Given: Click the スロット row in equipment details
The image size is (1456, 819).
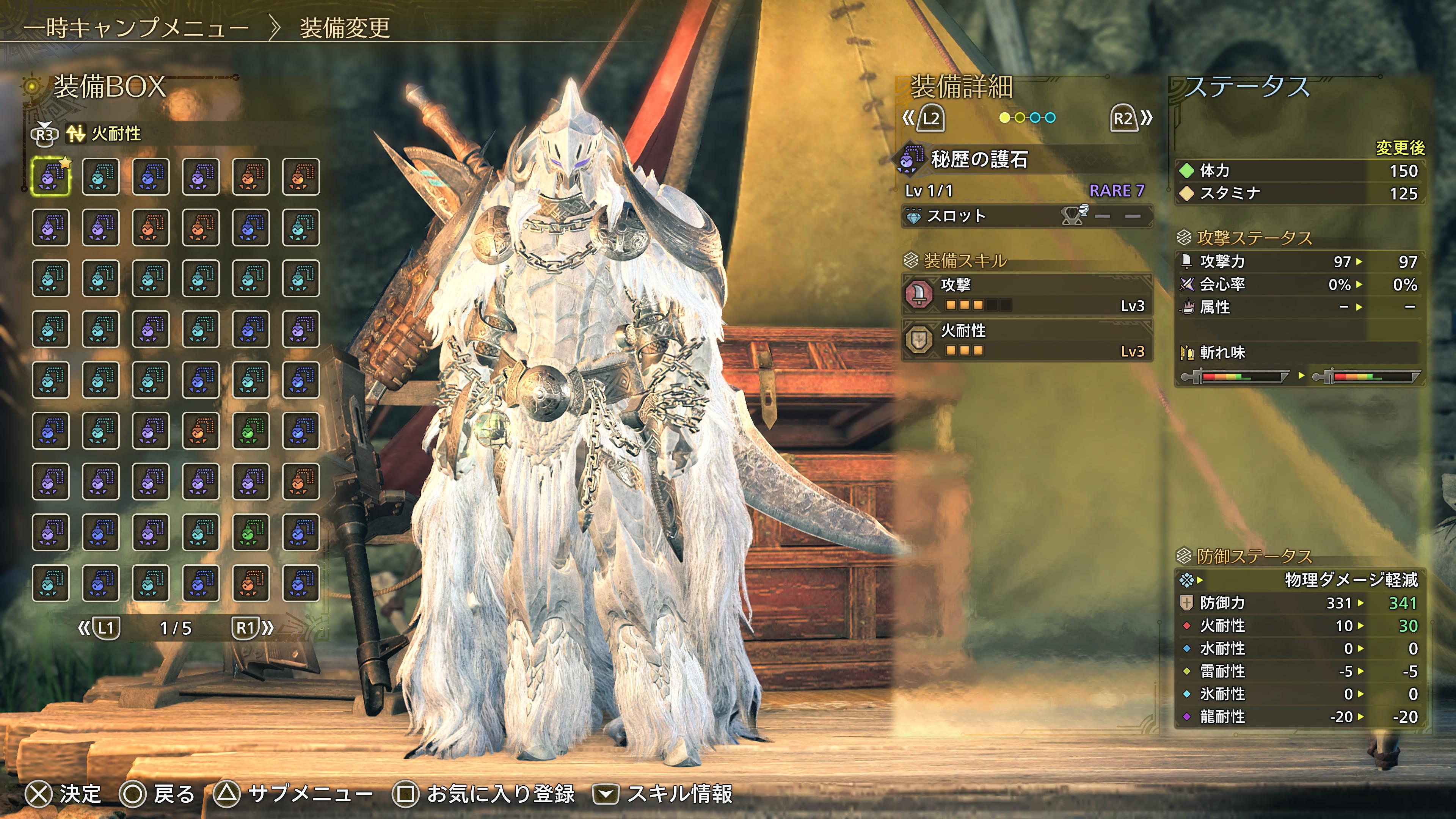Looking at the screenshot, I should [x=1026, y=216].
